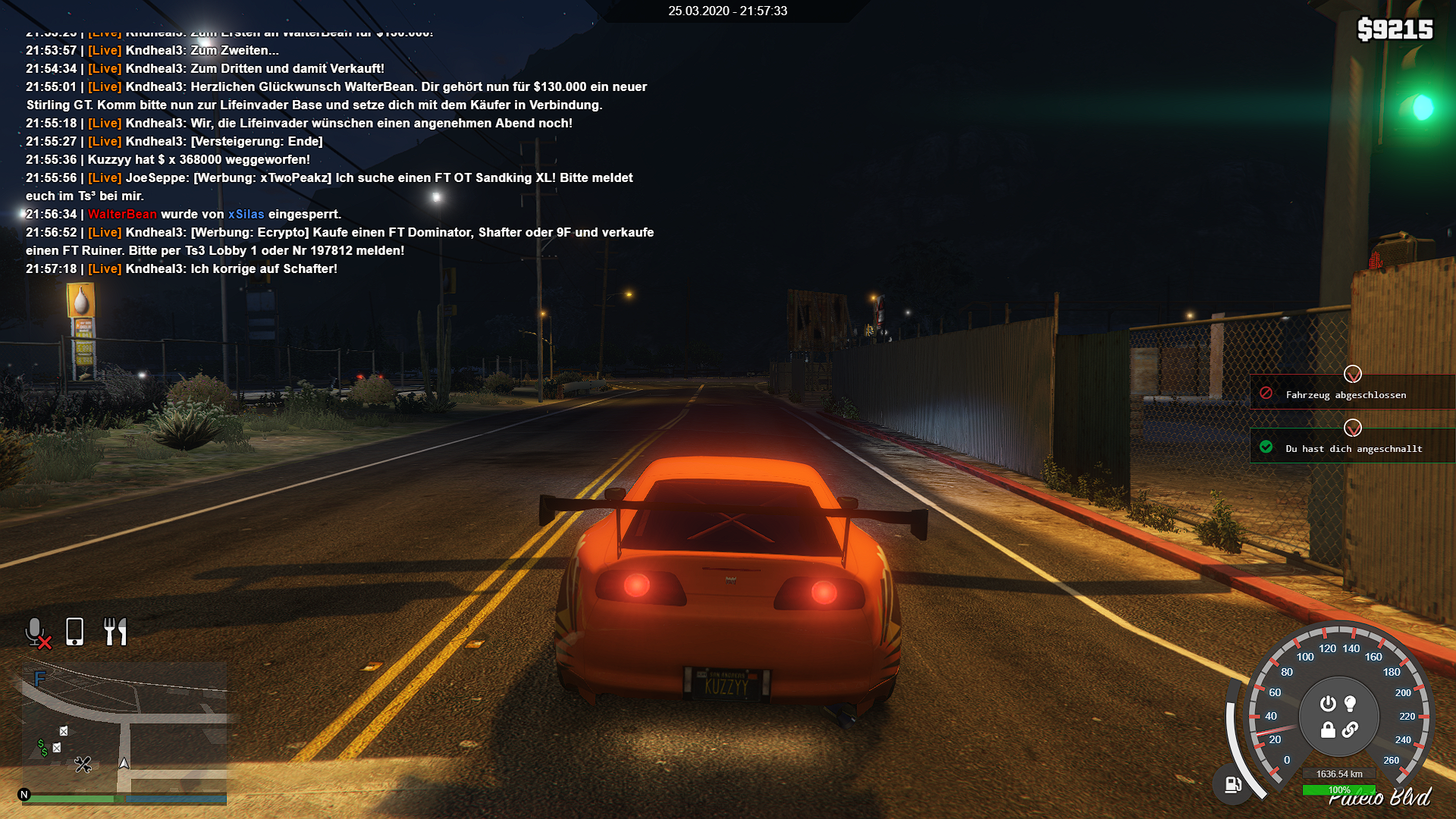Click the fuel pump icon

tap(1233, 785)
